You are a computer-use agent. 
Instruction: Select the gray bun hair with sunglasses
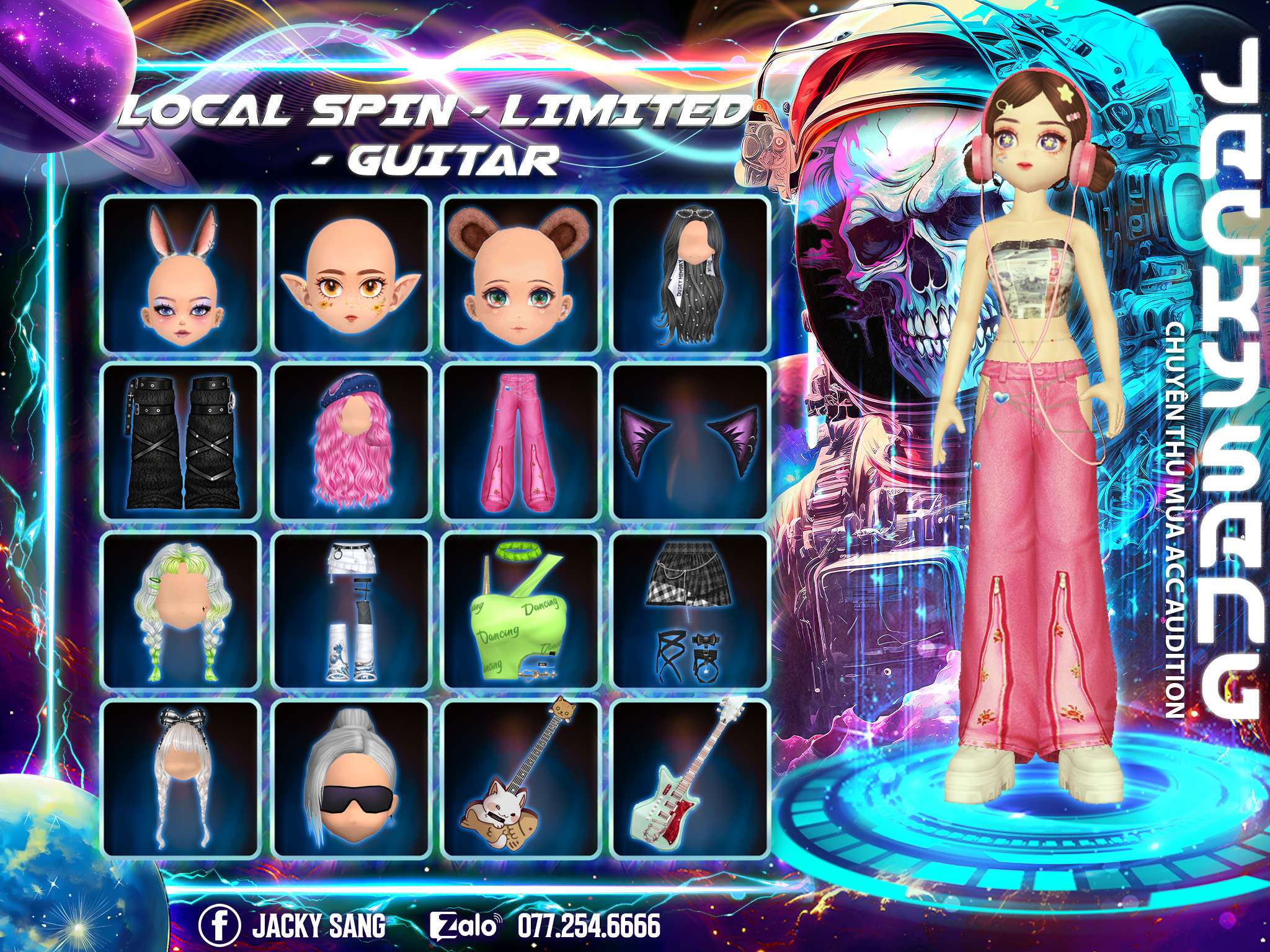351,778
